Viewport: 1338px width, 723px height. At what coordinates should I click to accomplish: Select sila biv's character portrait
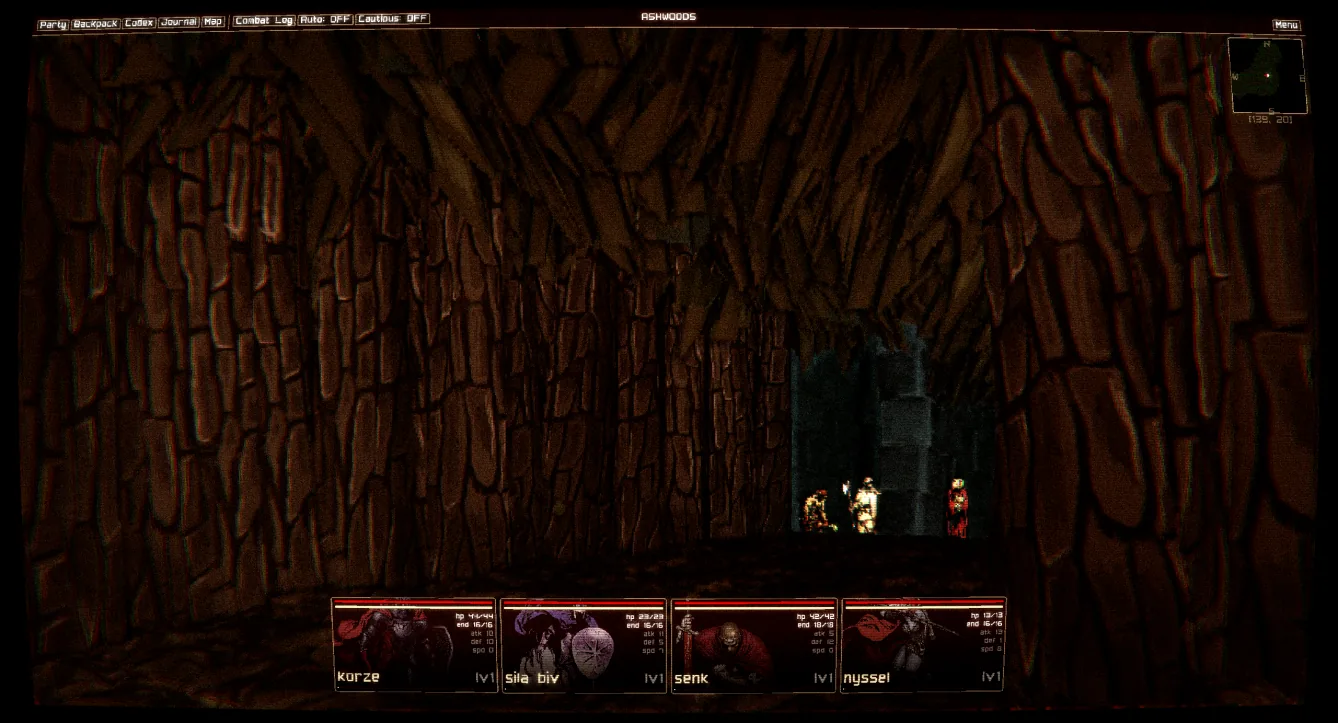[x=583, y=645]
